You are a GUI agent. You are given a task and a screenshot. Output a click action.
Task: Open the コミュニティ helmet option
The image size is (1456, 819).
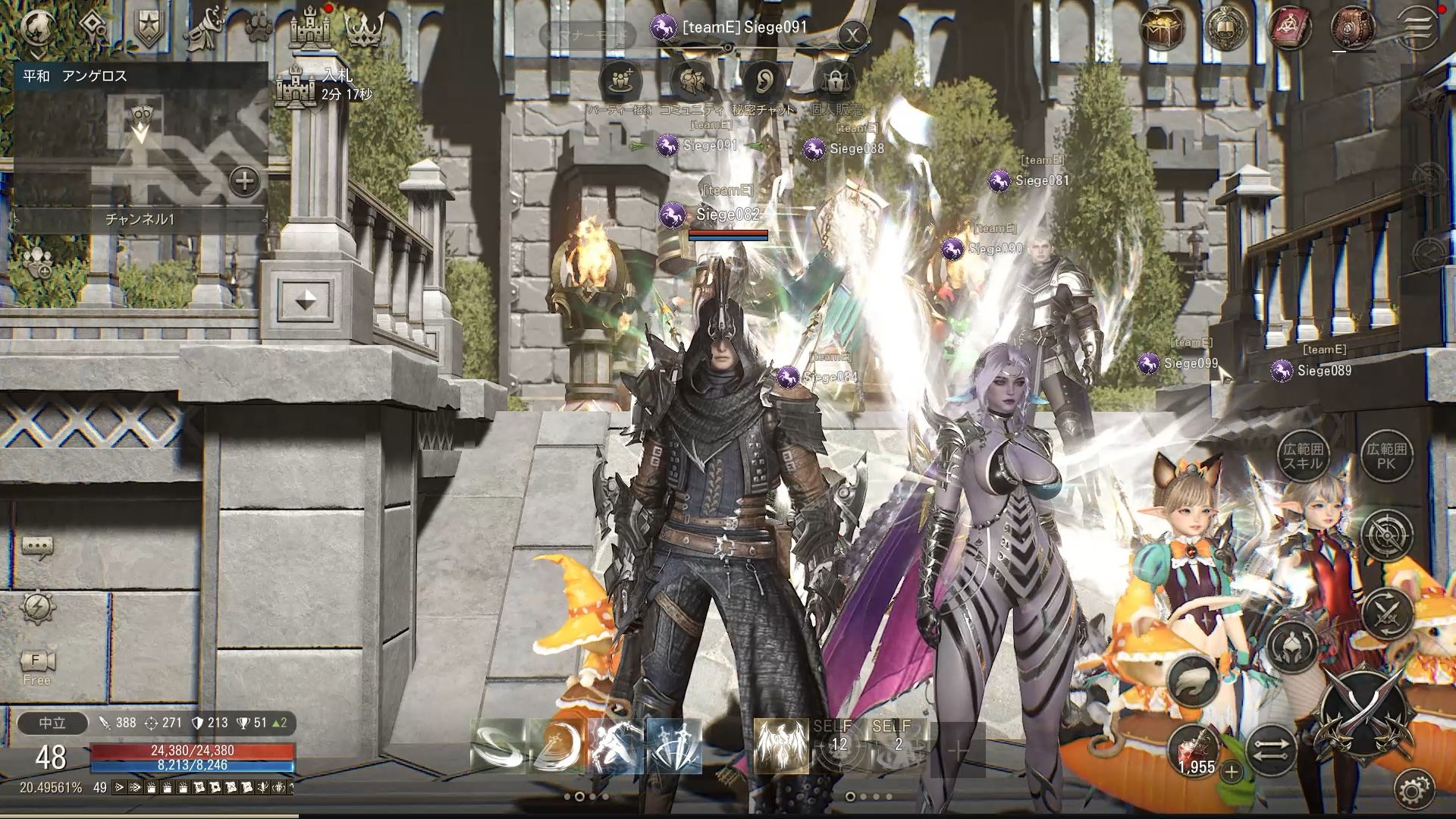(x=691, y=80)
